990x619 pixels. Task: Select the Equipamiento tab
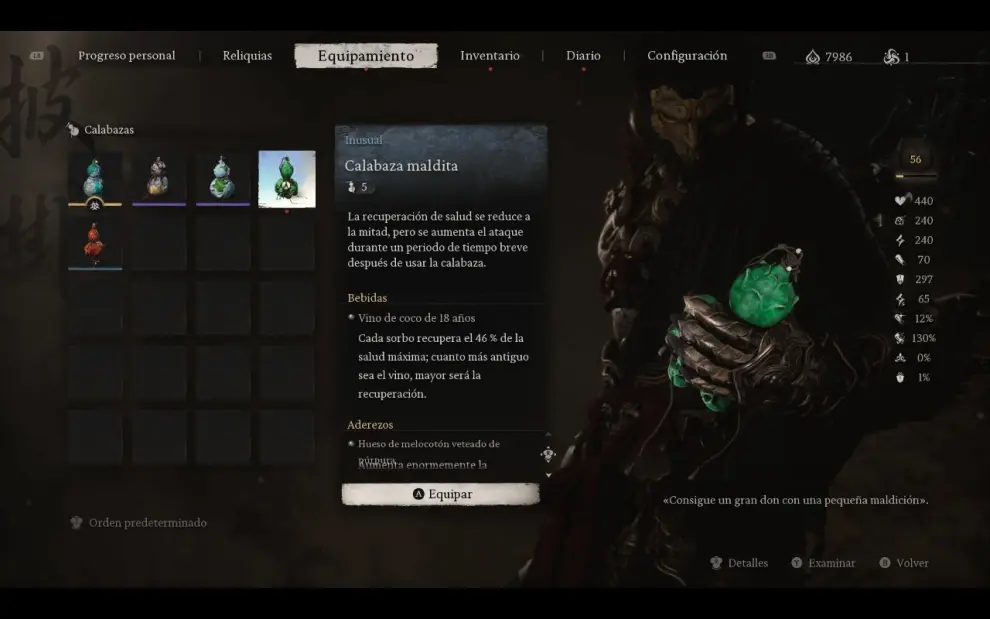tap(365, 56)
